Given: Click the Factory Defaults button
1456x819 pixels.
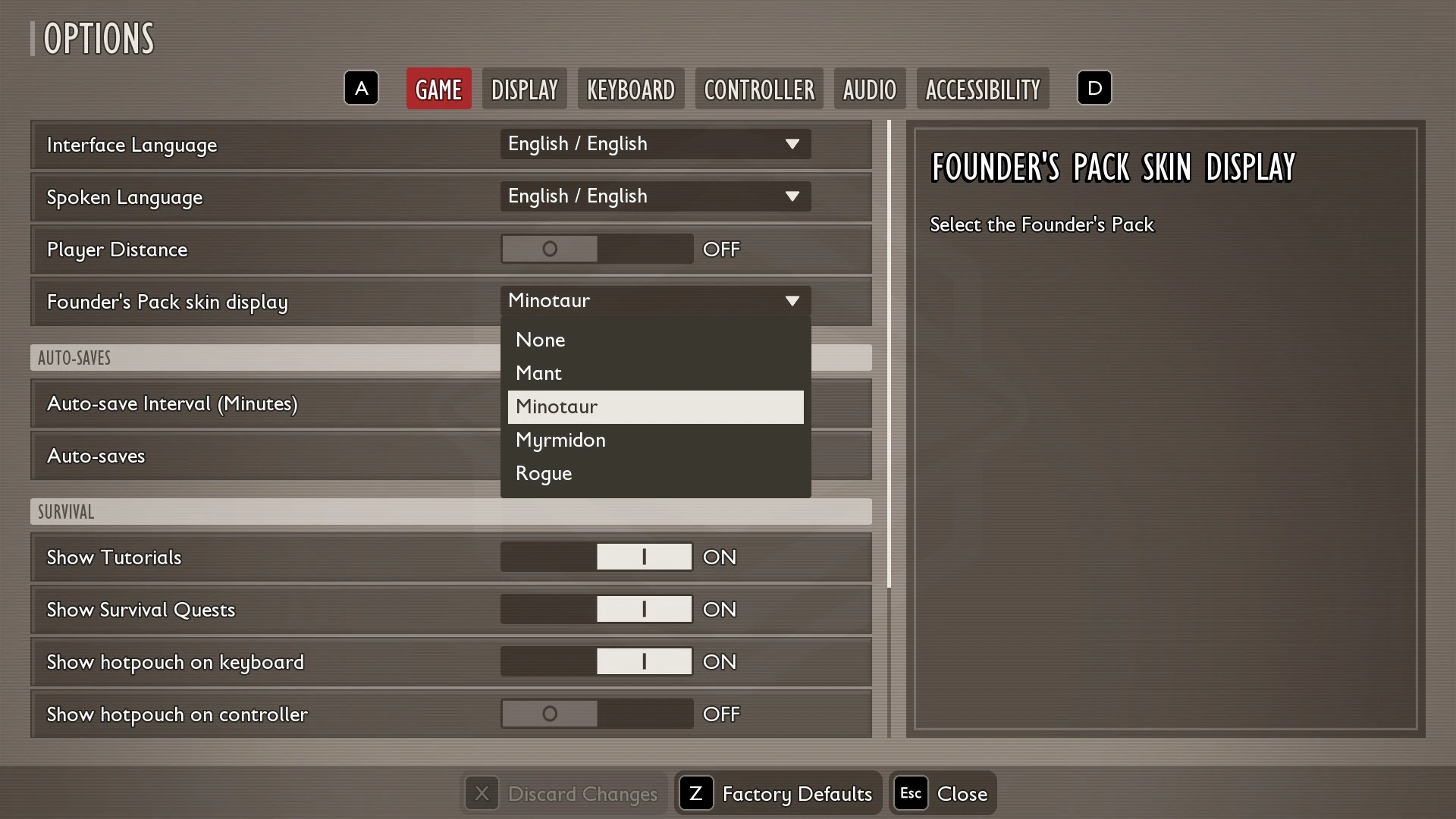Looking at the screenshot, I should pyautogui.click(x=797, y=793).
